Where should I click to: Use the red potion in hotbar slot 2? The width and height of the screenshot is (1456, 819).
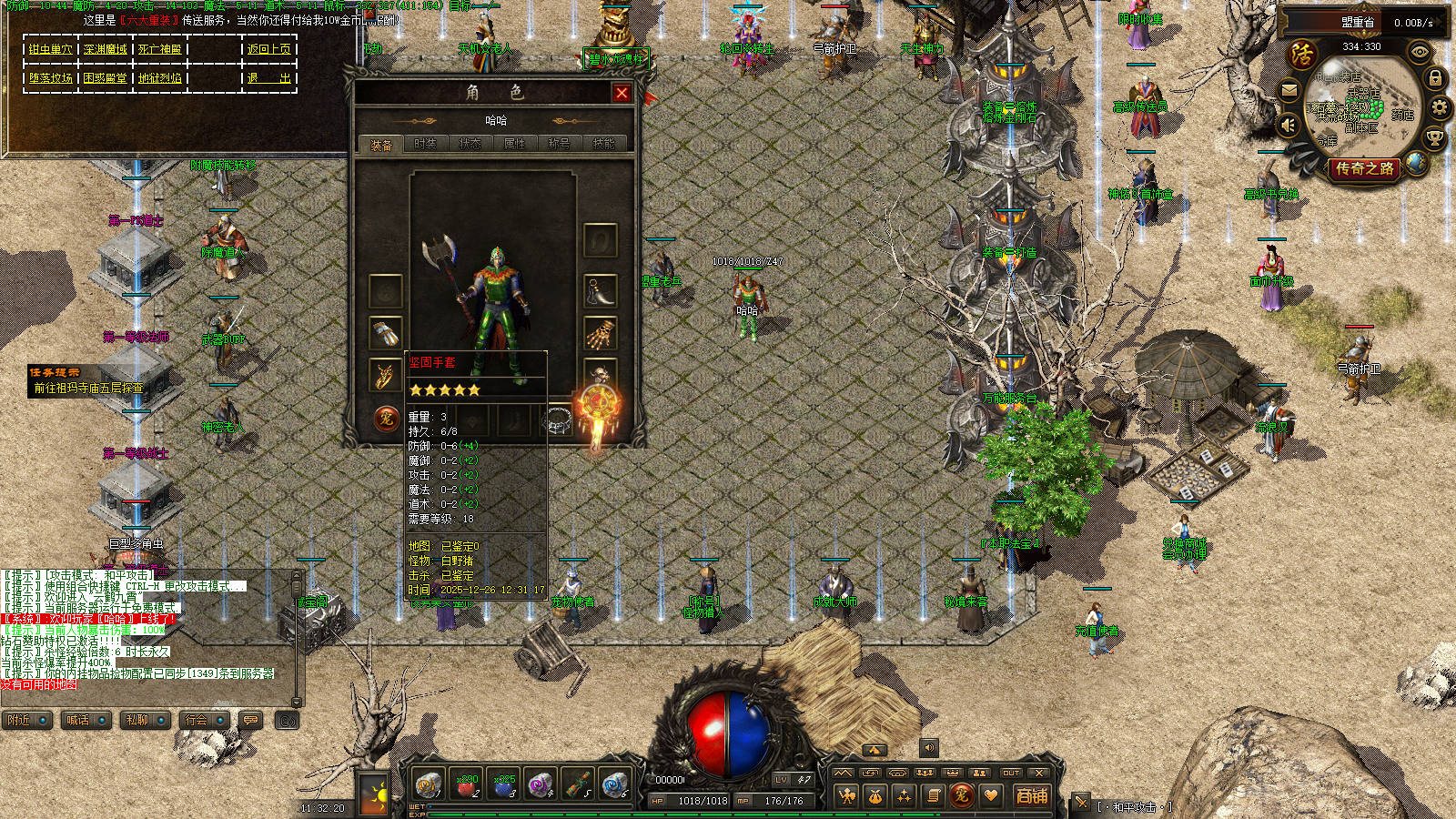[466, 784]
